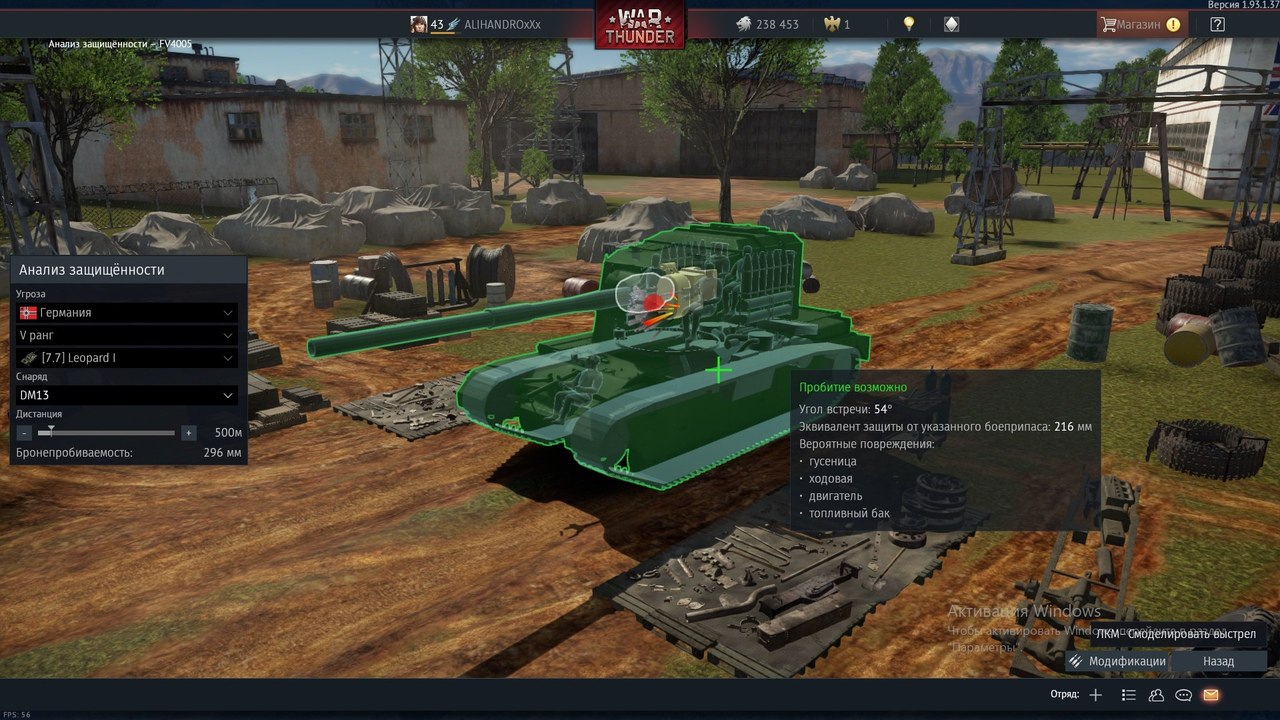Viewport: 1280px width, 720px height.
Task: Decrease distance with the minus button
Action: pyautogui.click(x=25, y=433)
